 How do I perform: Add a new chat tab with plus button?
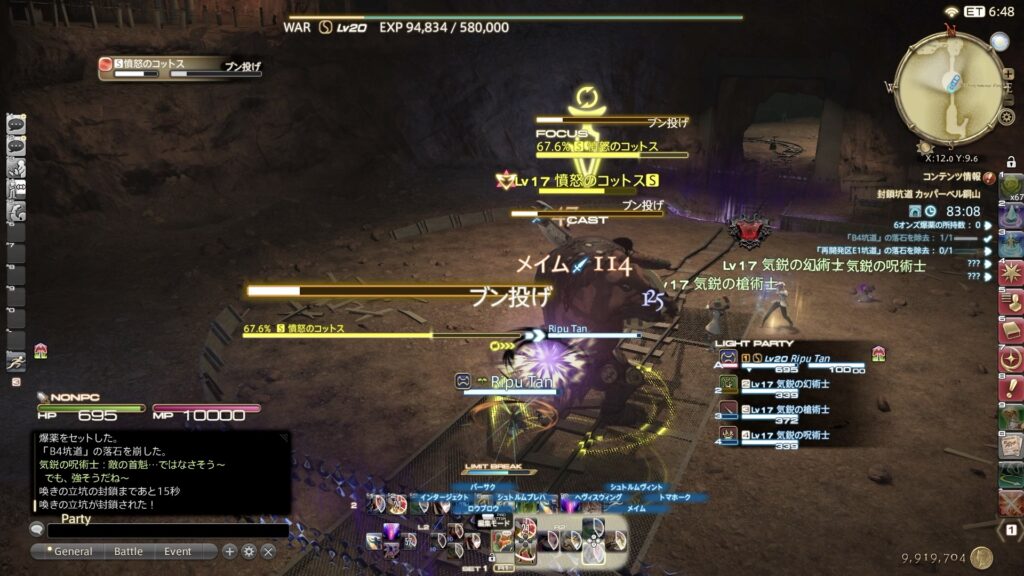click(x=230, y=551)
